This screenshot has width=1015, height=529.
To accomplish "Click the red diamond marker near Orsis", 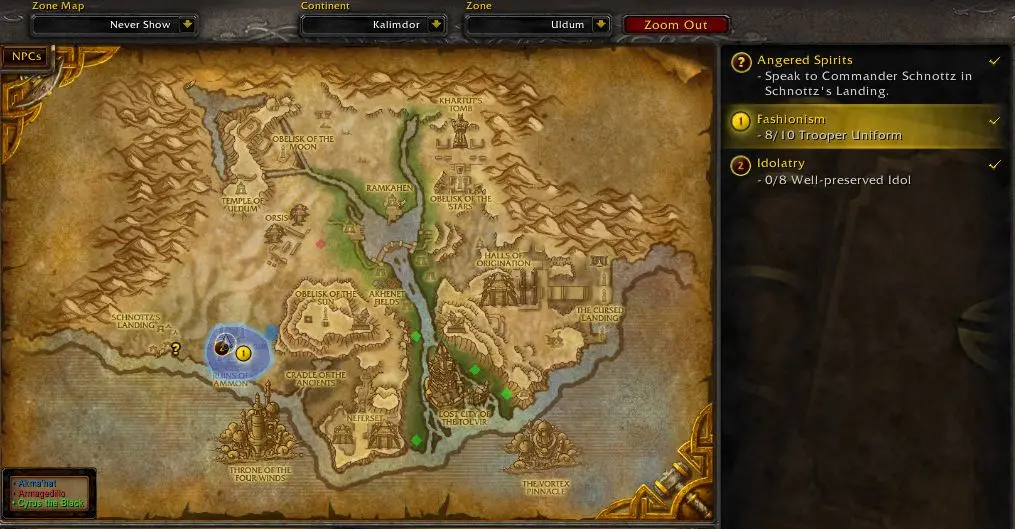I will (x=320, y=243).
